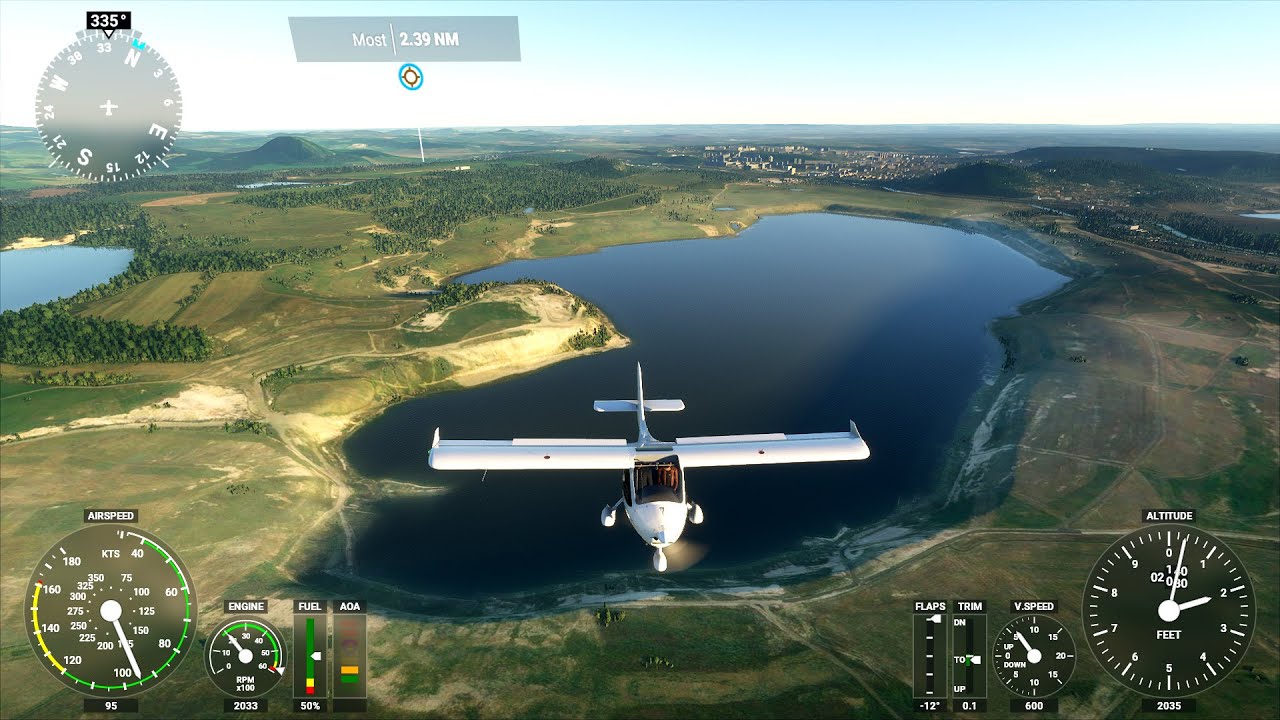The image size is (1280, 720).
Task: Select the Most waypoint distance label
Action: tap(404, 40)
